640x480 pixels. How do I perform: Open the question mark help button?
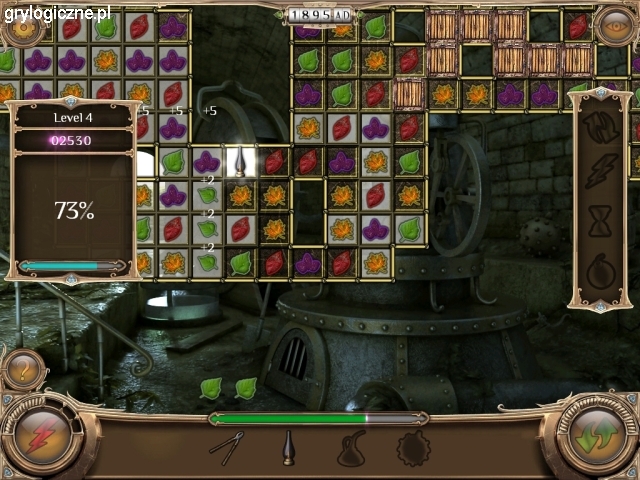coord(24,372)
